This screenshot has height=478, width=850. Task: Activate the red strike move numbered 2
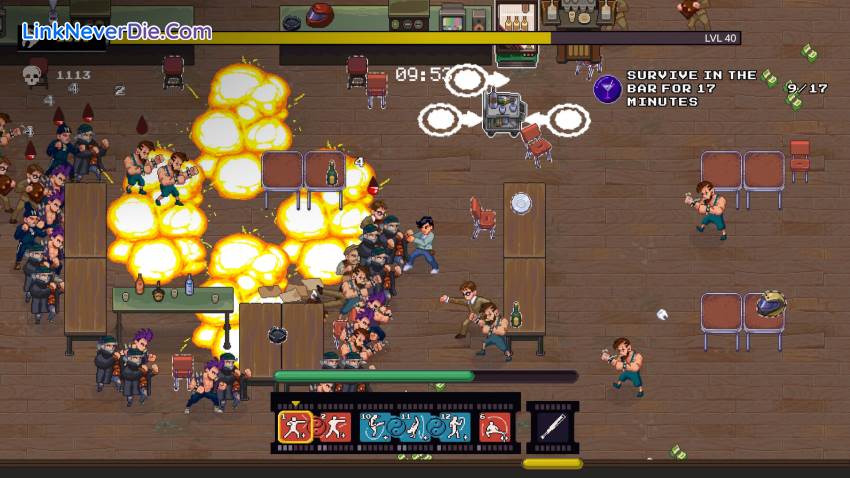click(x=335, y=427)
